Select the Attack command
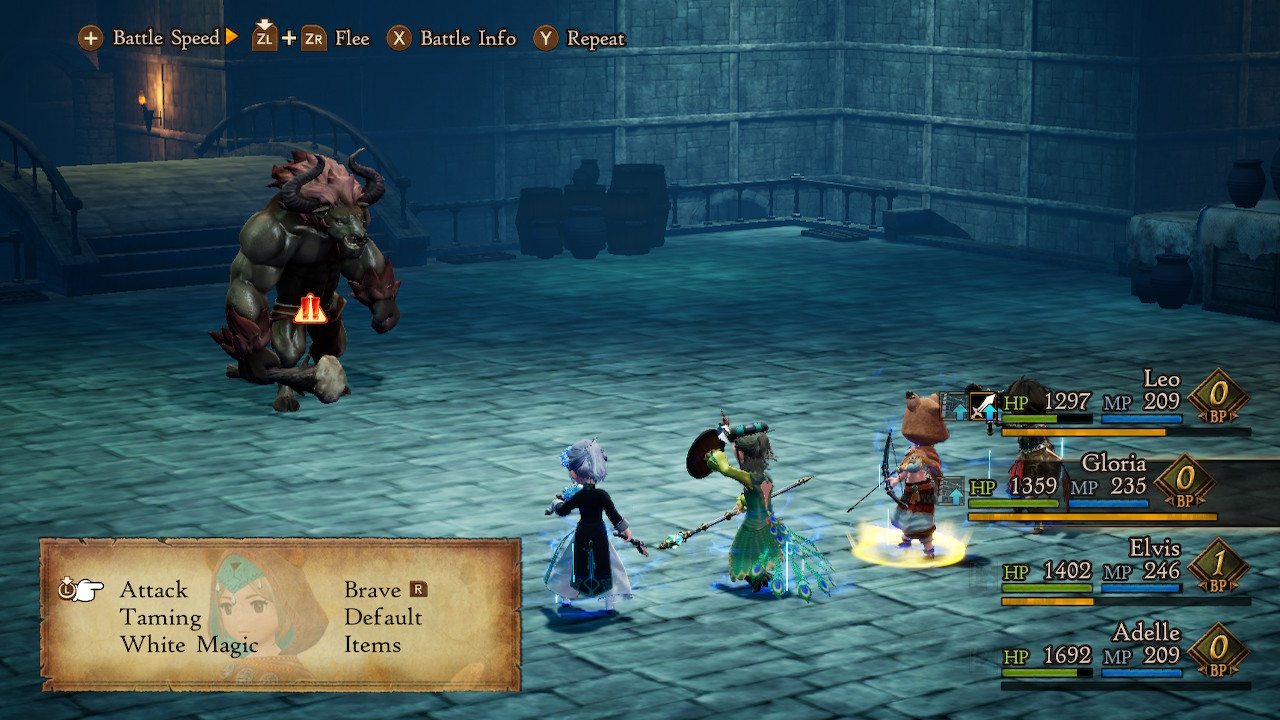 pyautogui.click(x=154, y=590)
